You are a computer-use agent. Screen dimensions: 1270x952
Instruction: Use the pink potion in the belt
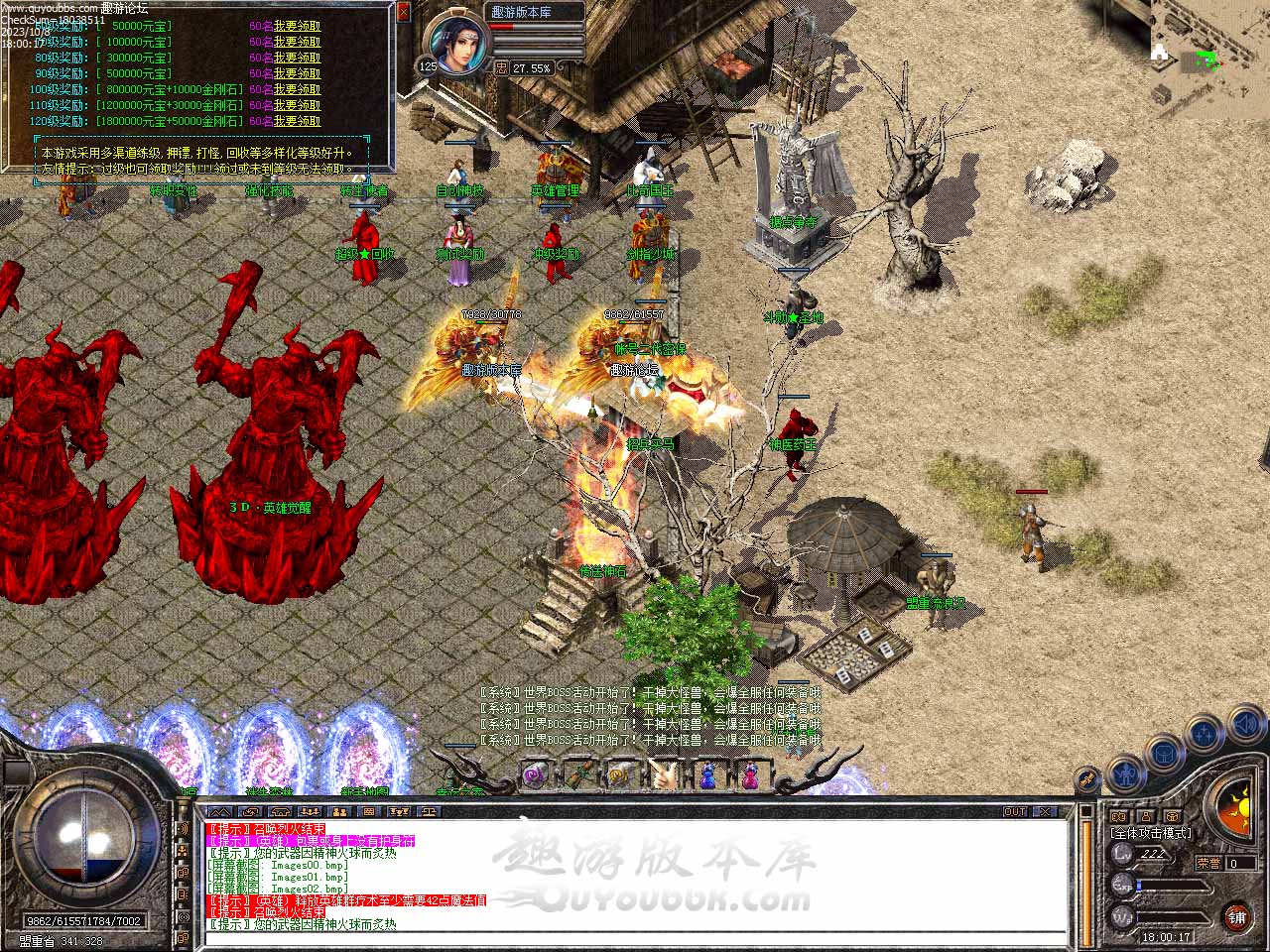(750, 773)
